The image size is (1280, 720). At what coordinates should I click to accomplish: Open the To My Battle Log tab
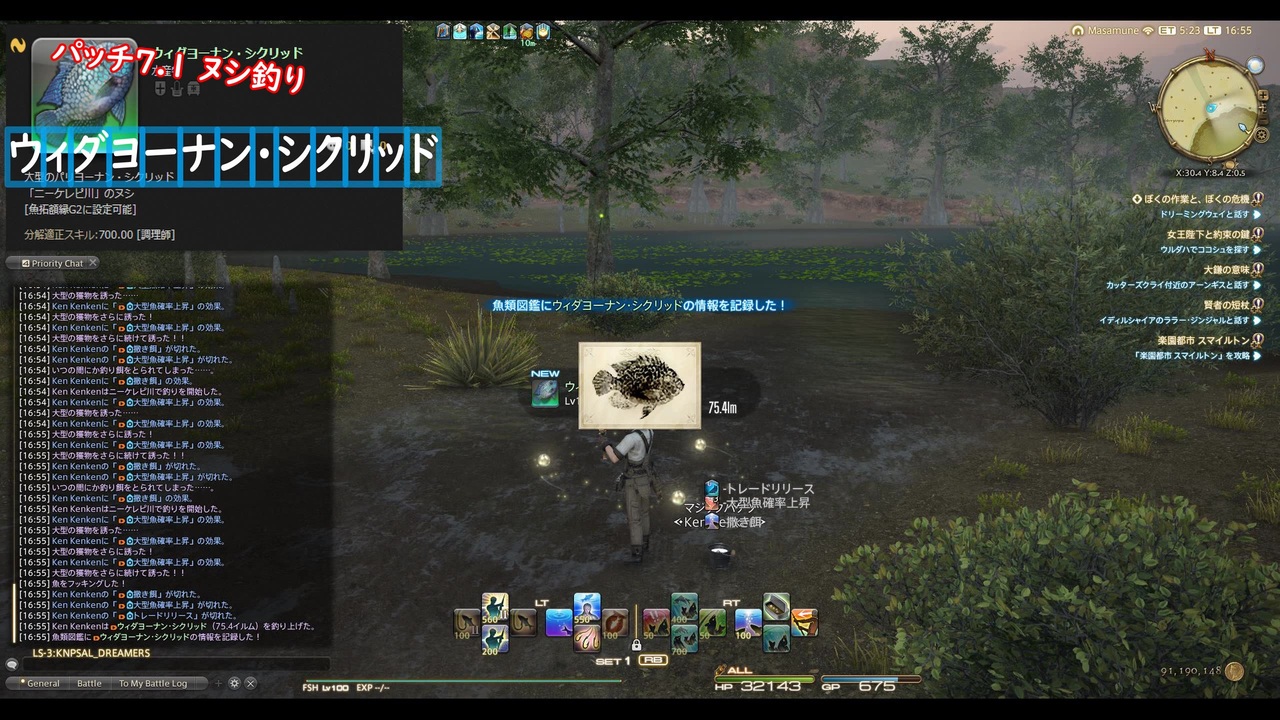(152, 684)
